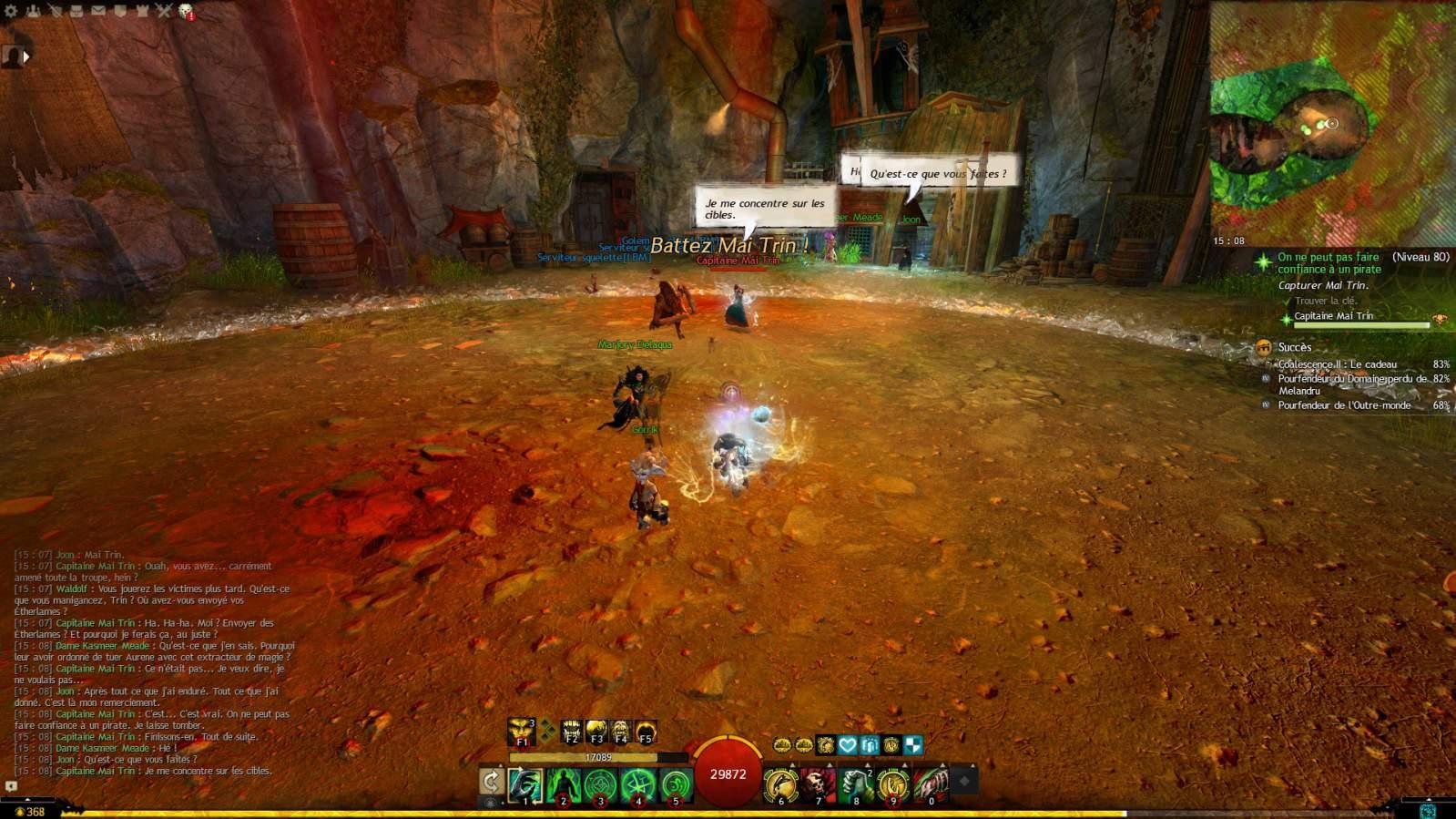
Task: Activate the skull utility skill 7
Action: point(818,784)
